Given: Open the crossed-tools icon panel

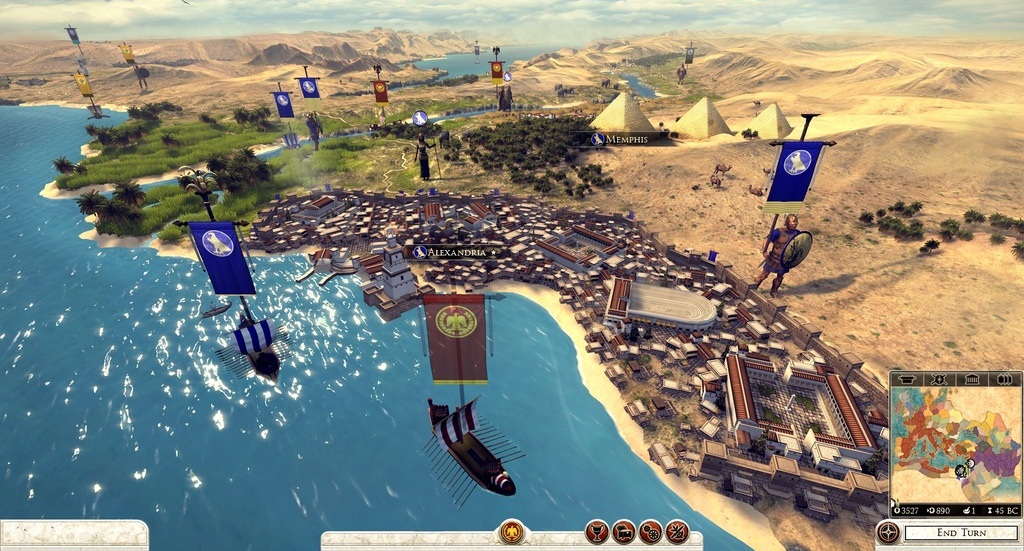Looking at the screenshot, I should tap(677, 532).
